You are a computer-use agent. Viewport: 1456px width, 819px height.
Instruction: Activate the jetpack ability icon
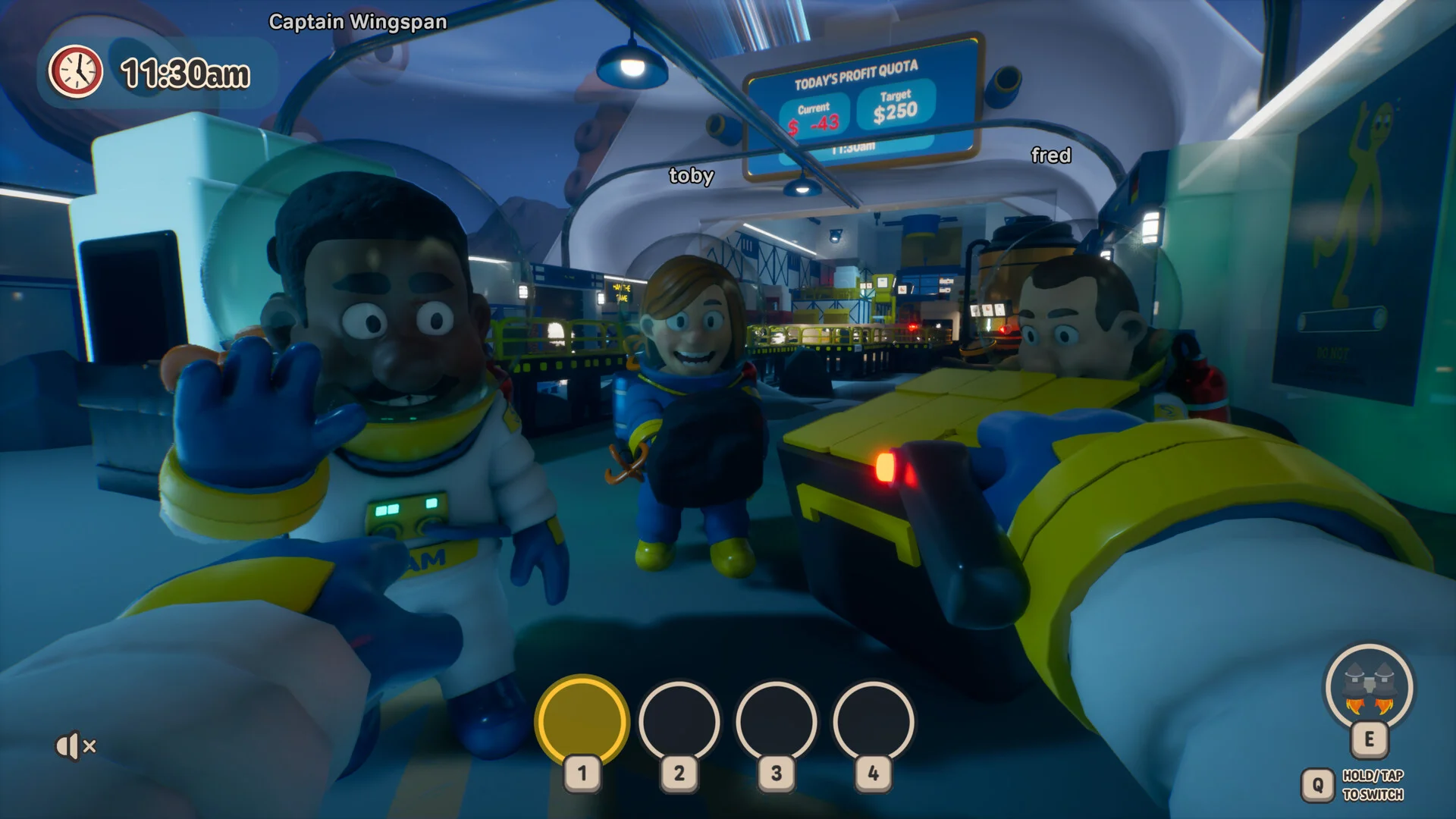[x=1369, y=688]
